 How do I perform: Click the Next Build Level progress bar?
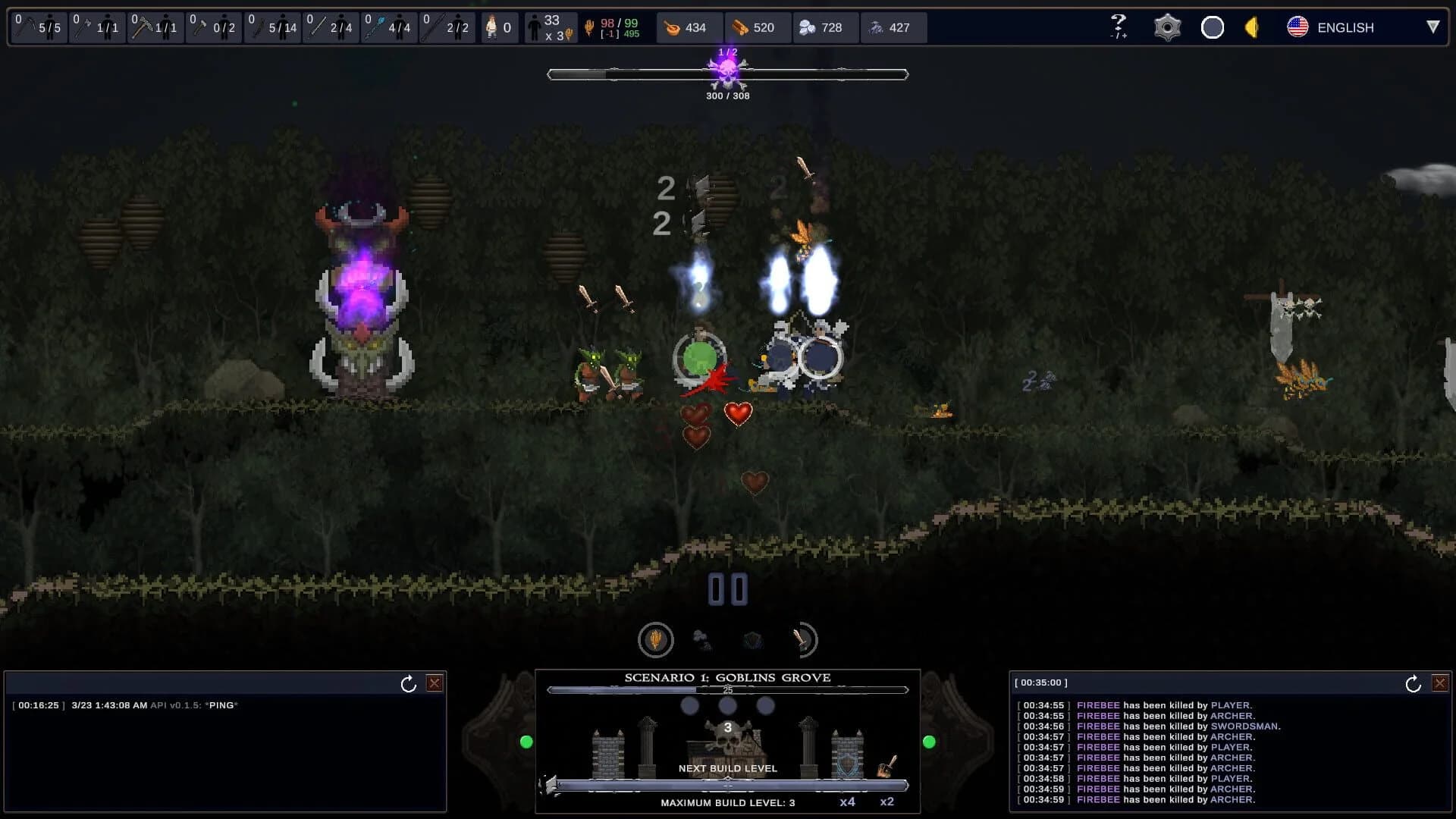[728, 787]
